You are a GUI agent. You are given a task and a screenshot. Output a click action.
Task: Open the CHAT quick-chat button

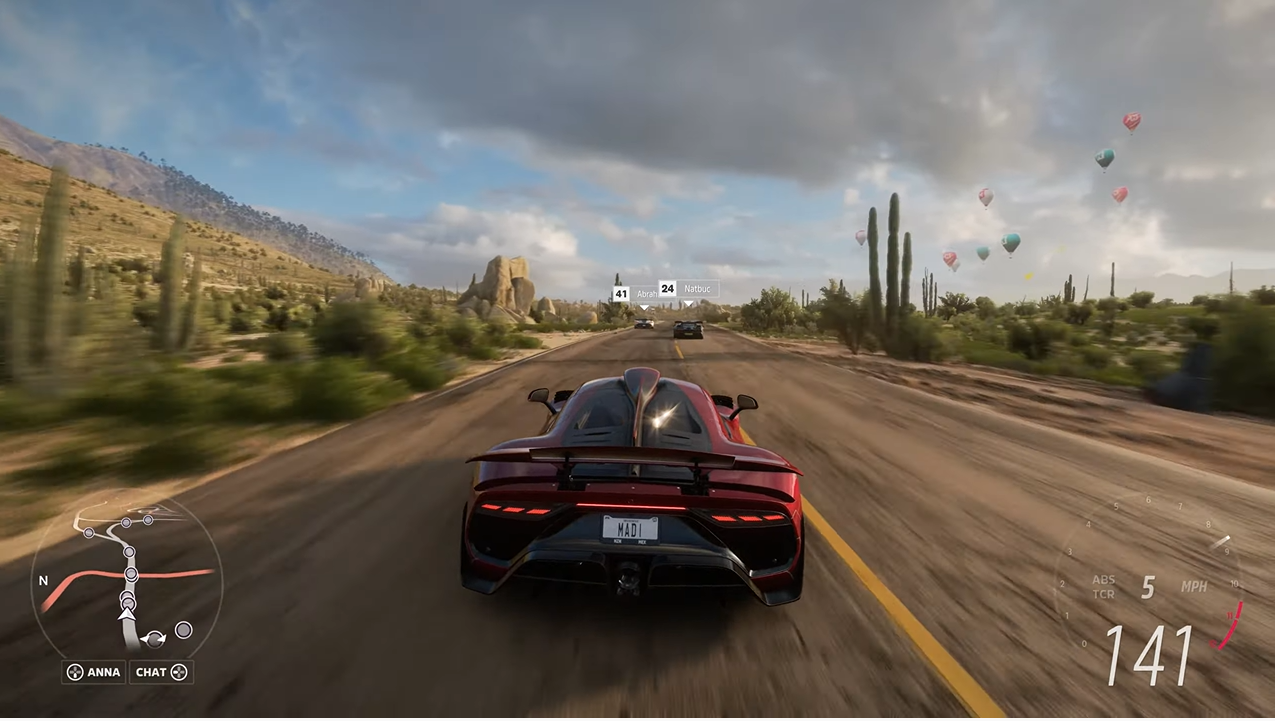(x=161, y=672)
